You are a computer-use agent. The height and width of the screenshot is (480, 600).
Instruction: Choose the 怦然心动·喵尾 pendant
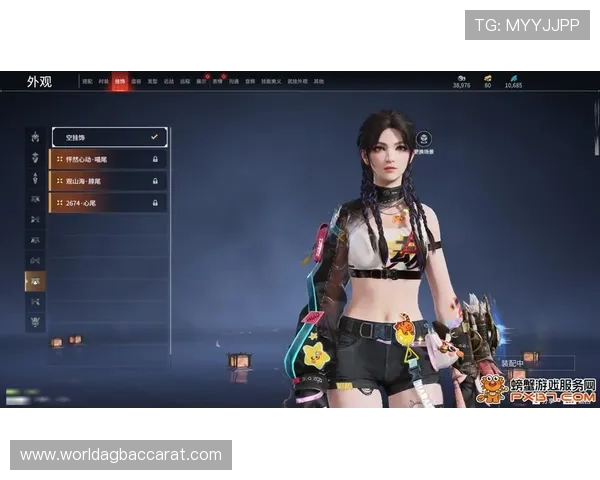point(105,159)
